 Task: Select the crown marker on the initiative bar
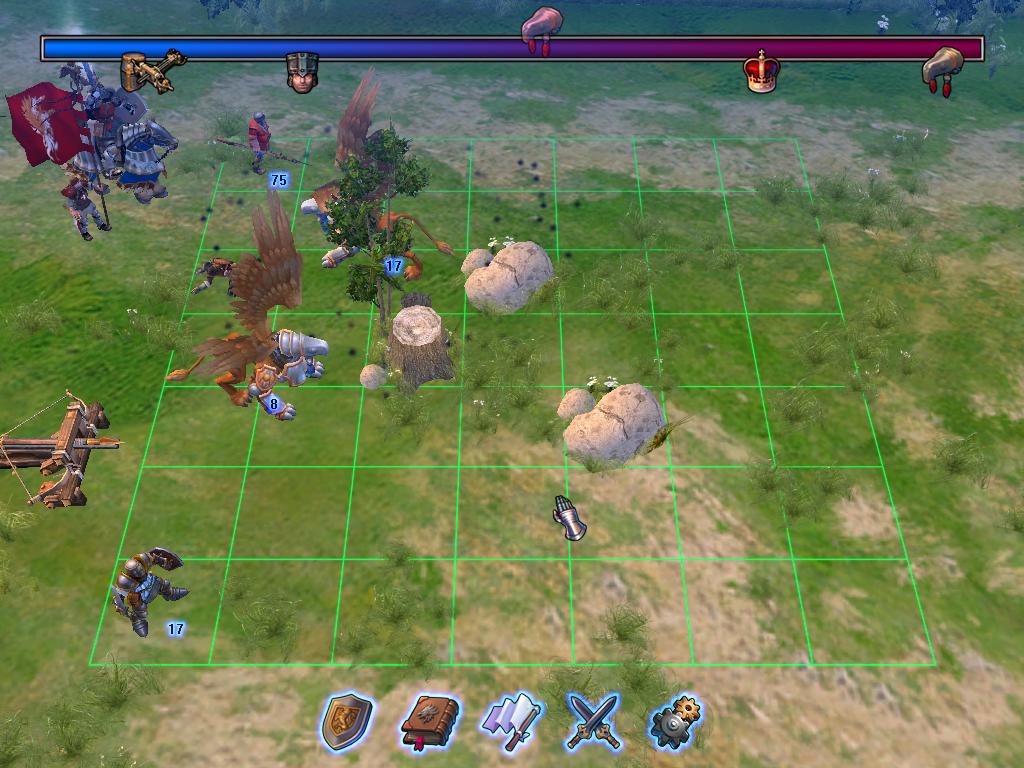click(x=760, y=72)
